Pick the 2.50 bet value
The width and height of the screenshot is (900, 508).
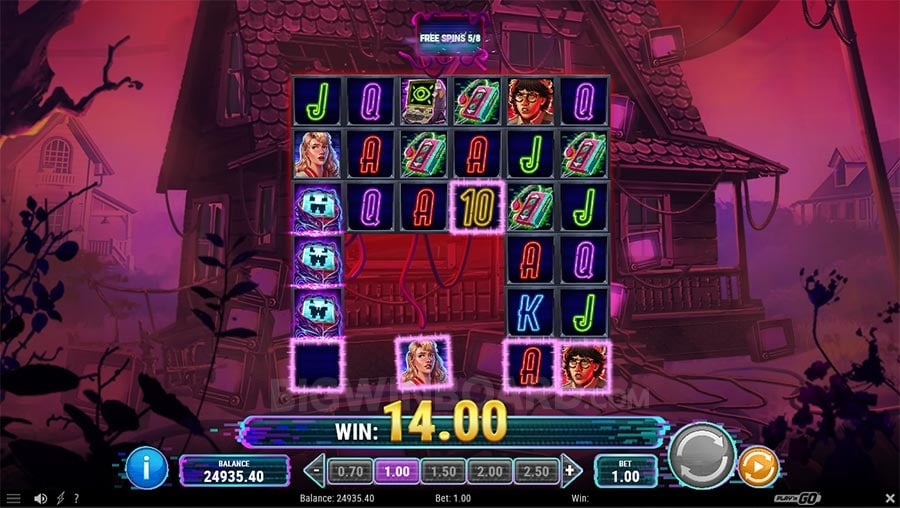tap(535, 469)
